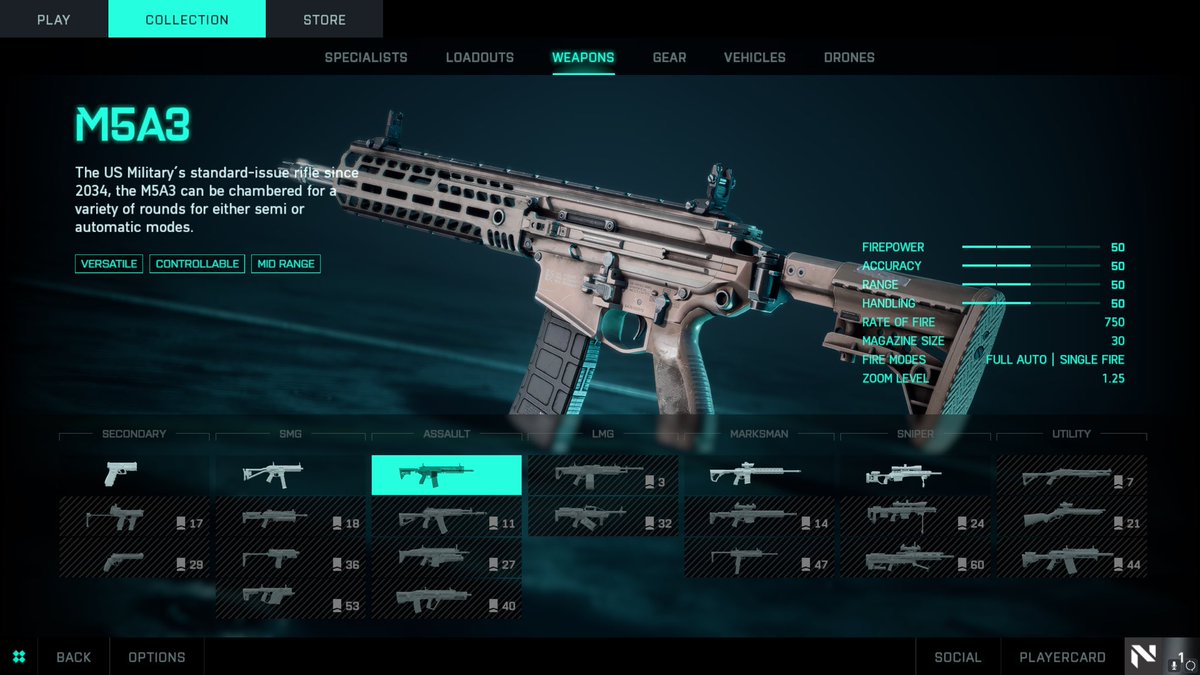Select the unlocked sniper rifle tile

pyautogui.click(x=914, y=475)
